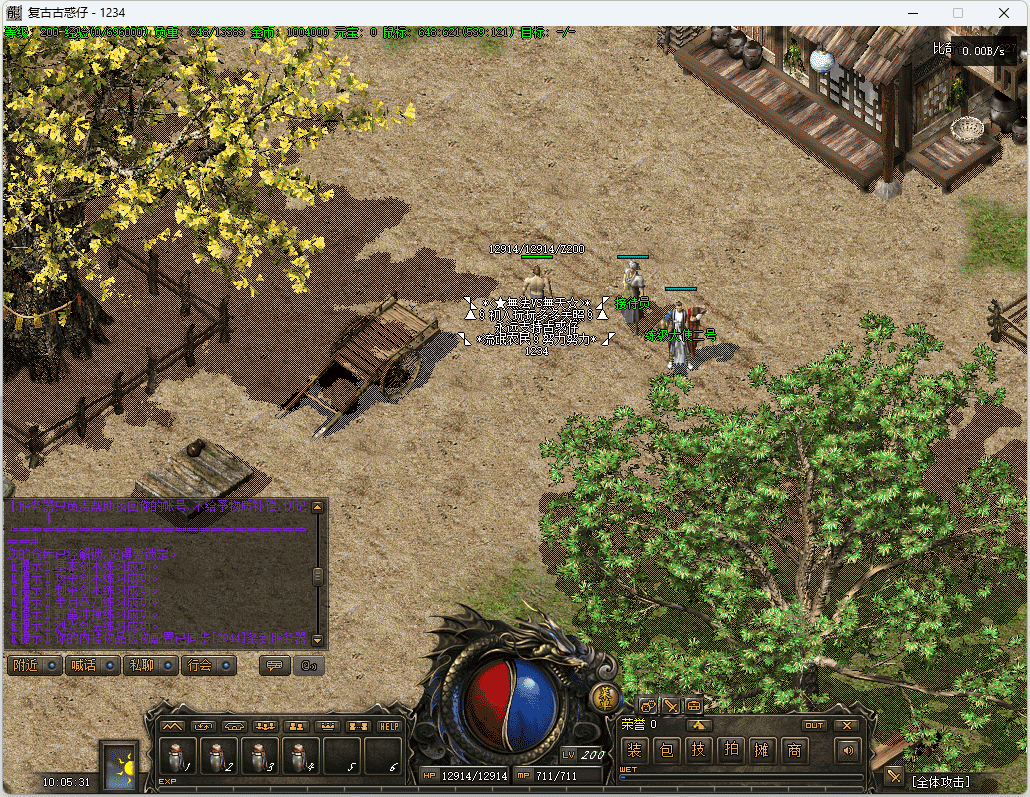Open the 技 (skills) panel
1030x797 pixels.
(699, 750)
